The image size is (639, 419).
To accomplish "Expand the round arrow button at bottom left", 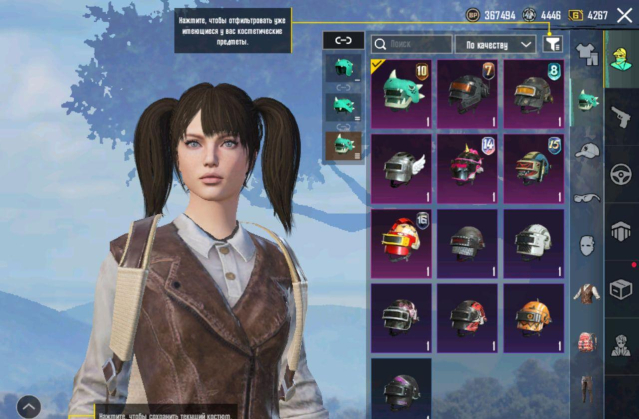I will click(28, 406).
